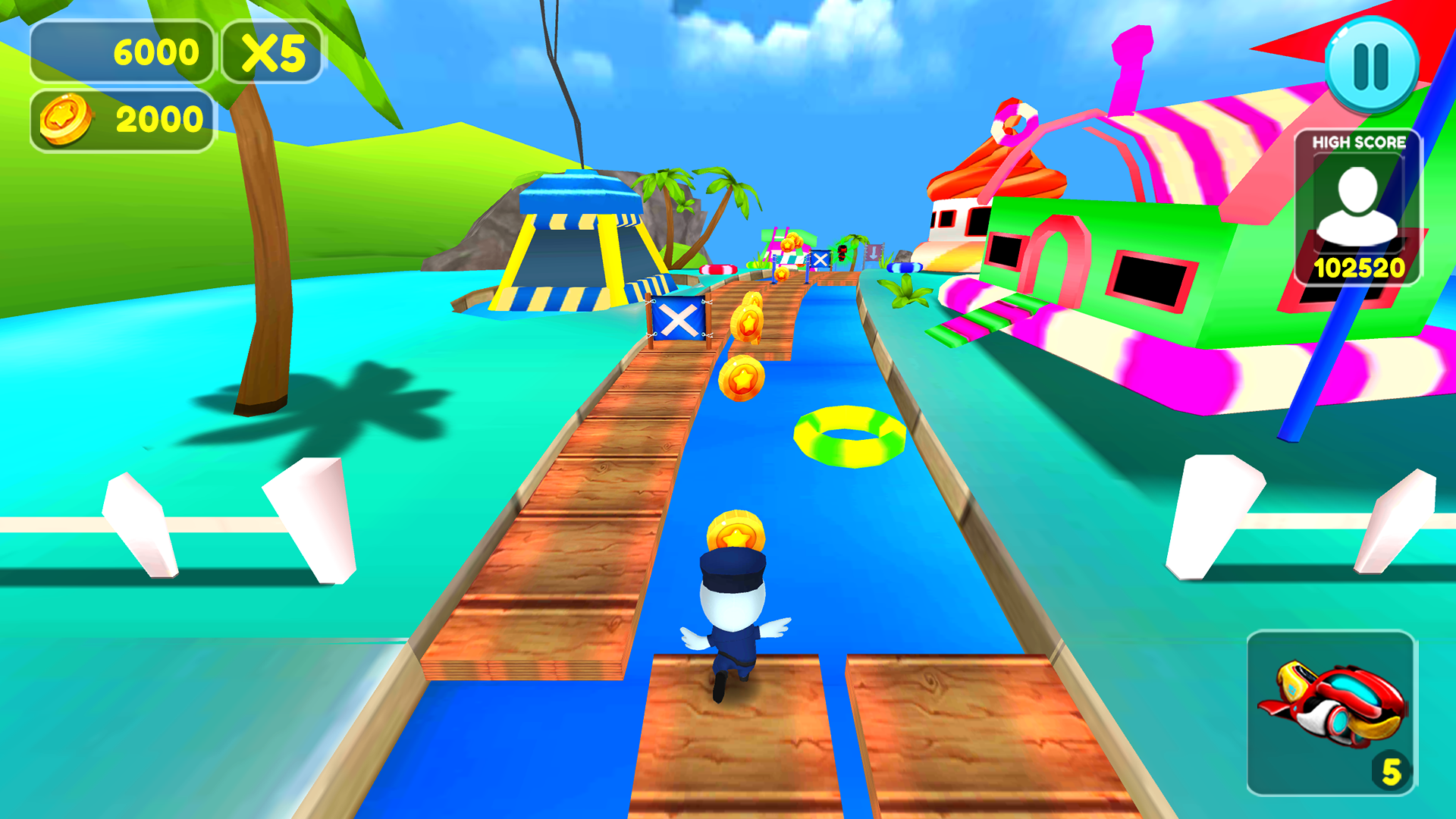Tap the profile silhouette in High Score panel
Image resolution: width=1456 pixels, height=819 pixels.
click(x=1357, y=203)
